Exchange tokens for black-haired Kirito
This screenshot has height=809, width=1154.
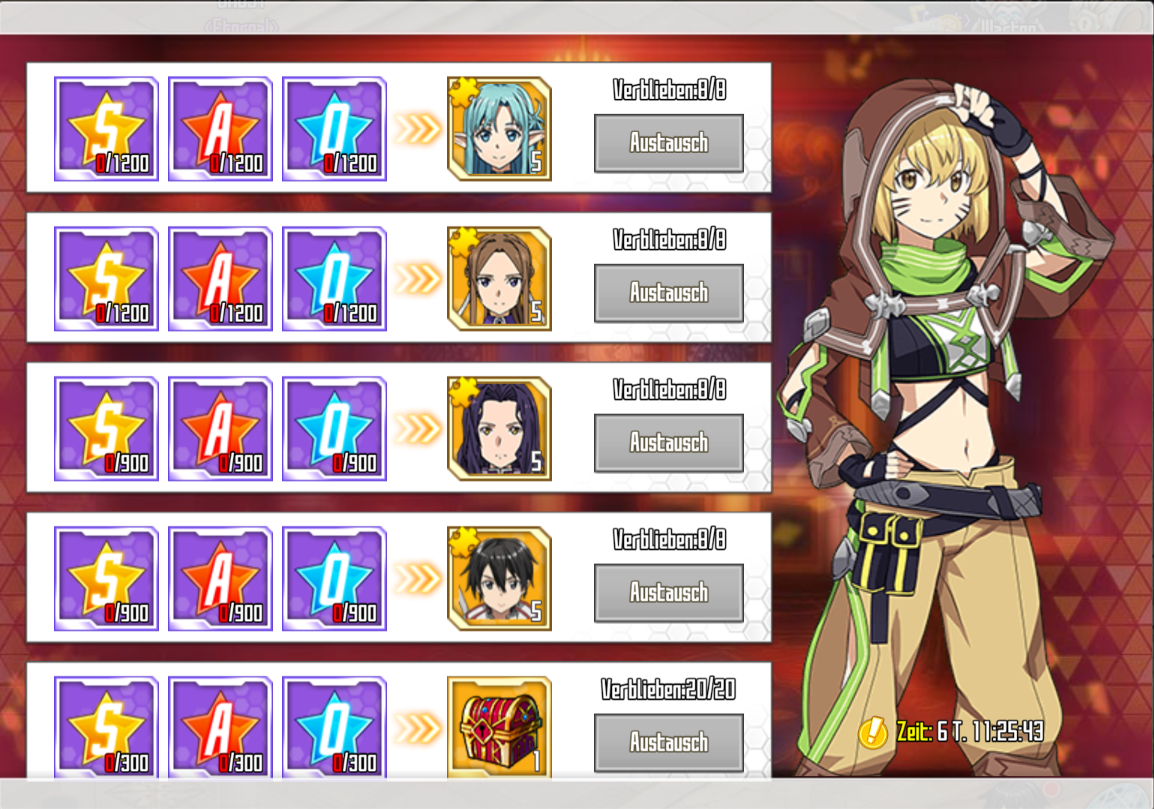tap(668, 593)
